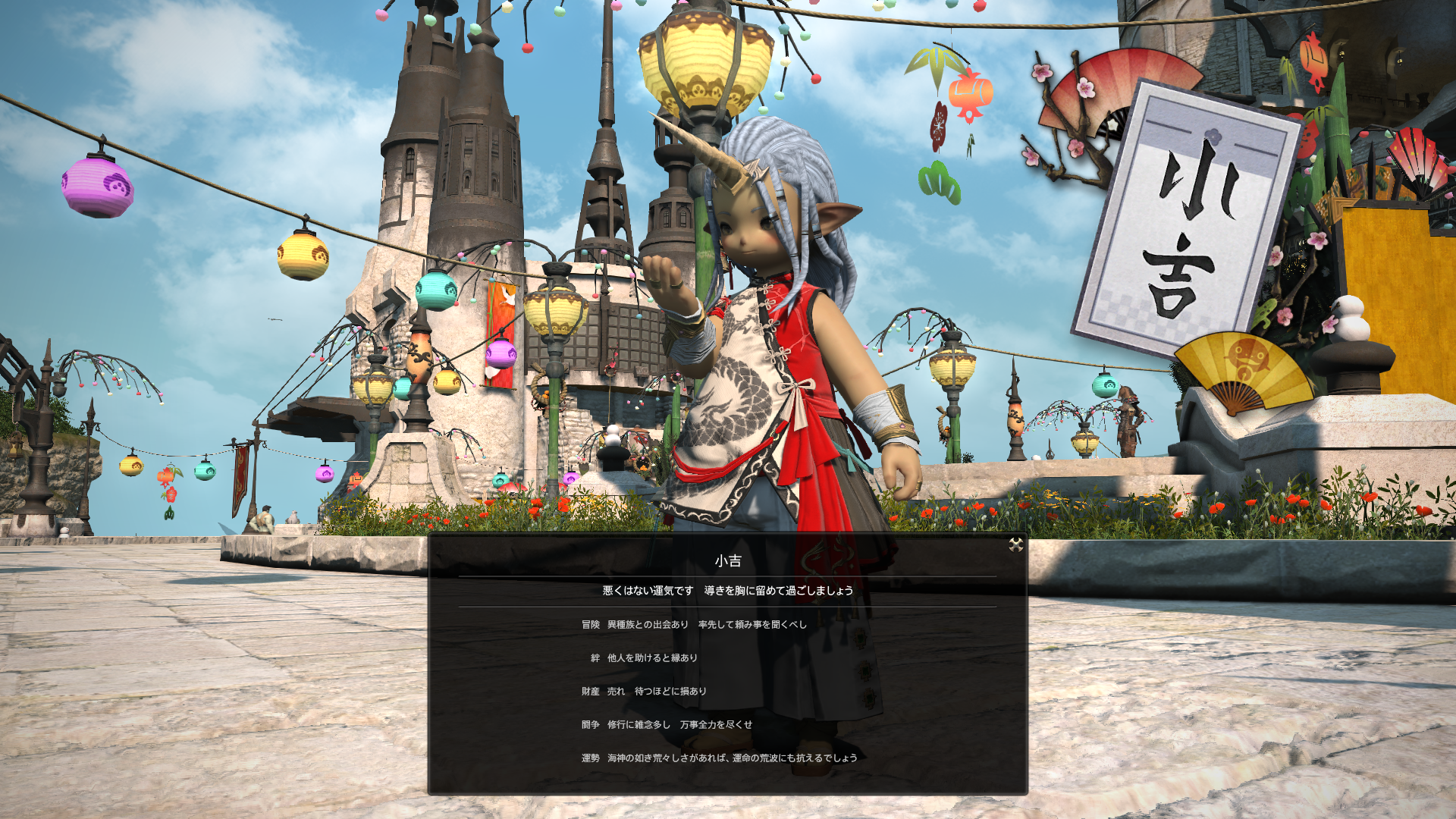Click the teal lantern on the right rope

pos(1107,388)
